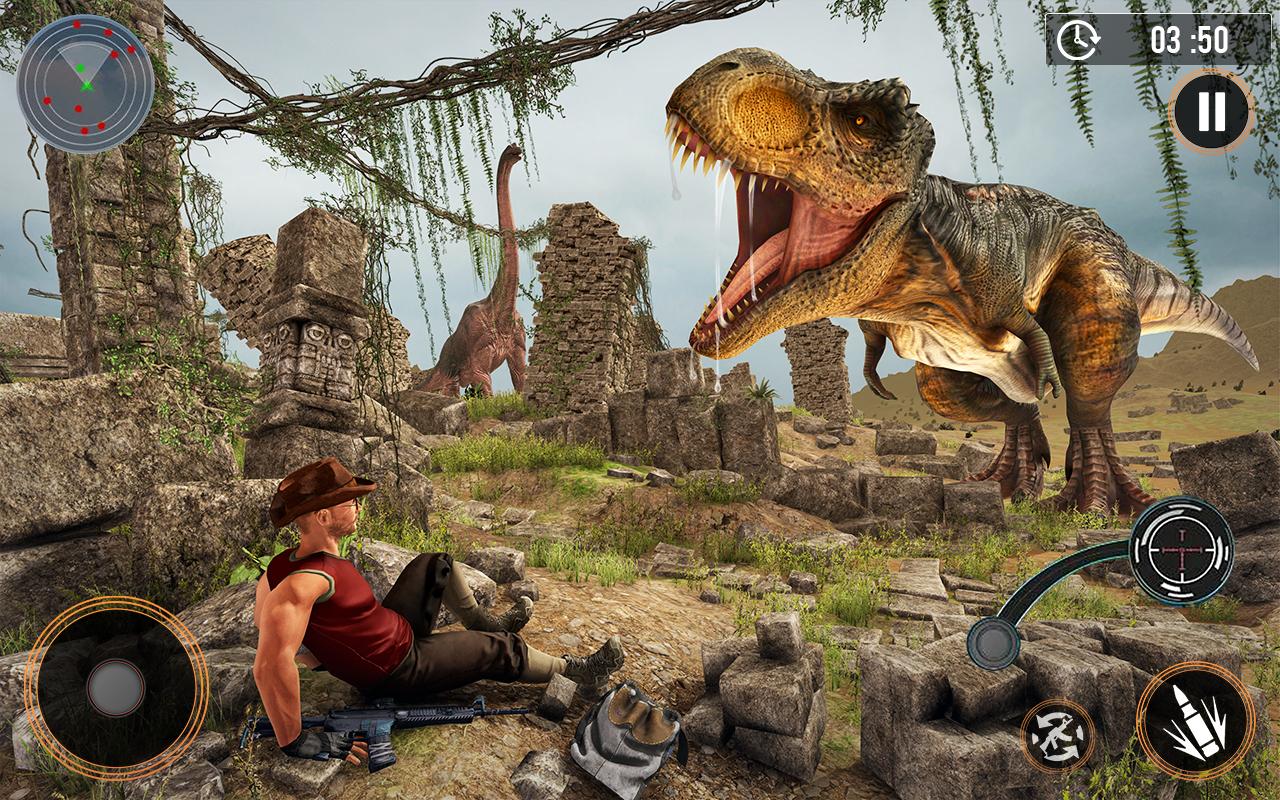Click the roaring T-Rex
Screen dimensions: 1280x800
click(950, 250)
